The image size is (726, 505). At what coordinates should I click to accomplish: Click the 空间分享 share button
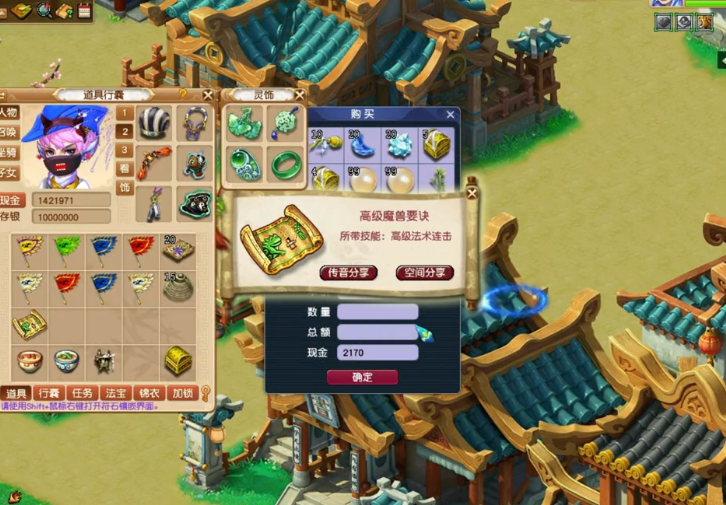pyautogui.click(x=424, y=272)
